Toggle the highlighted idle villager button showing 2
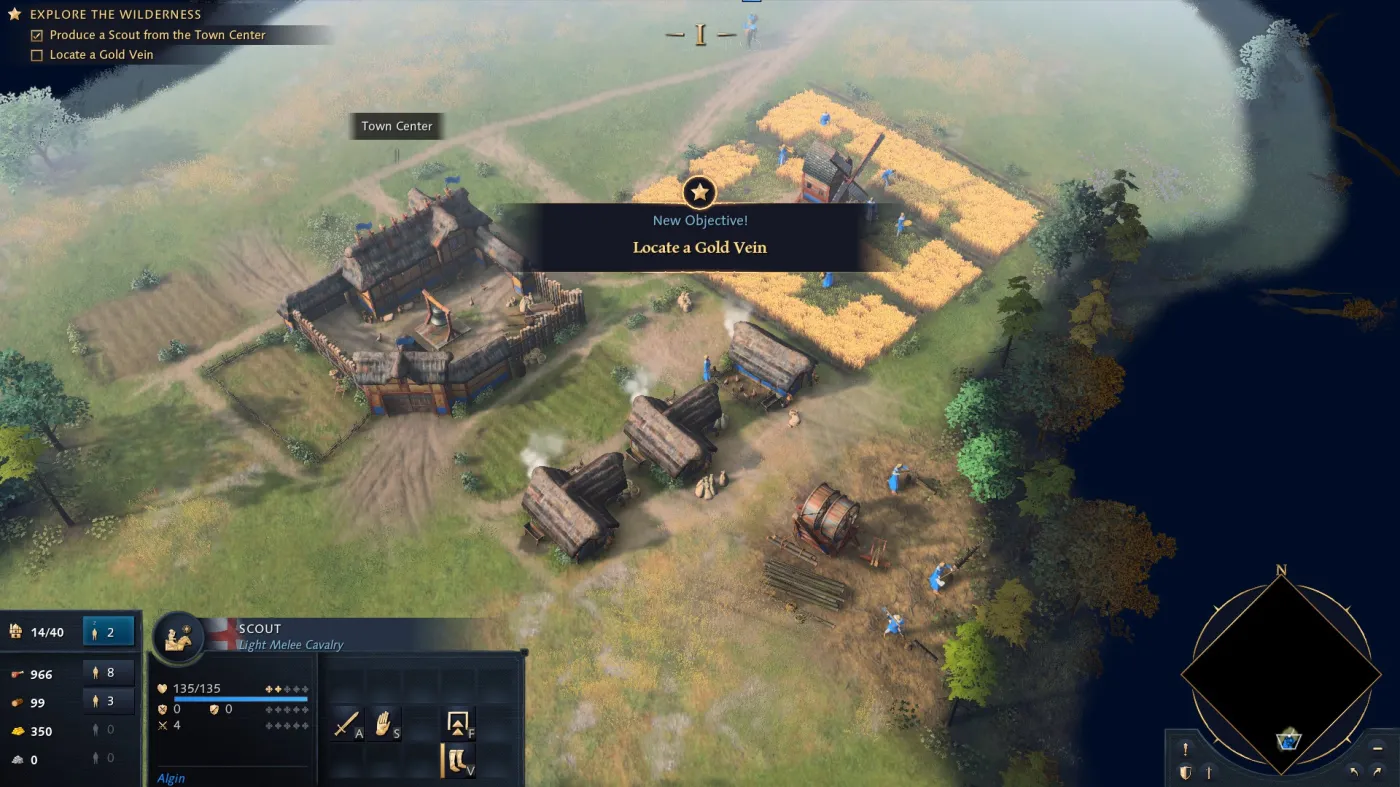 (x=108, y=631)
